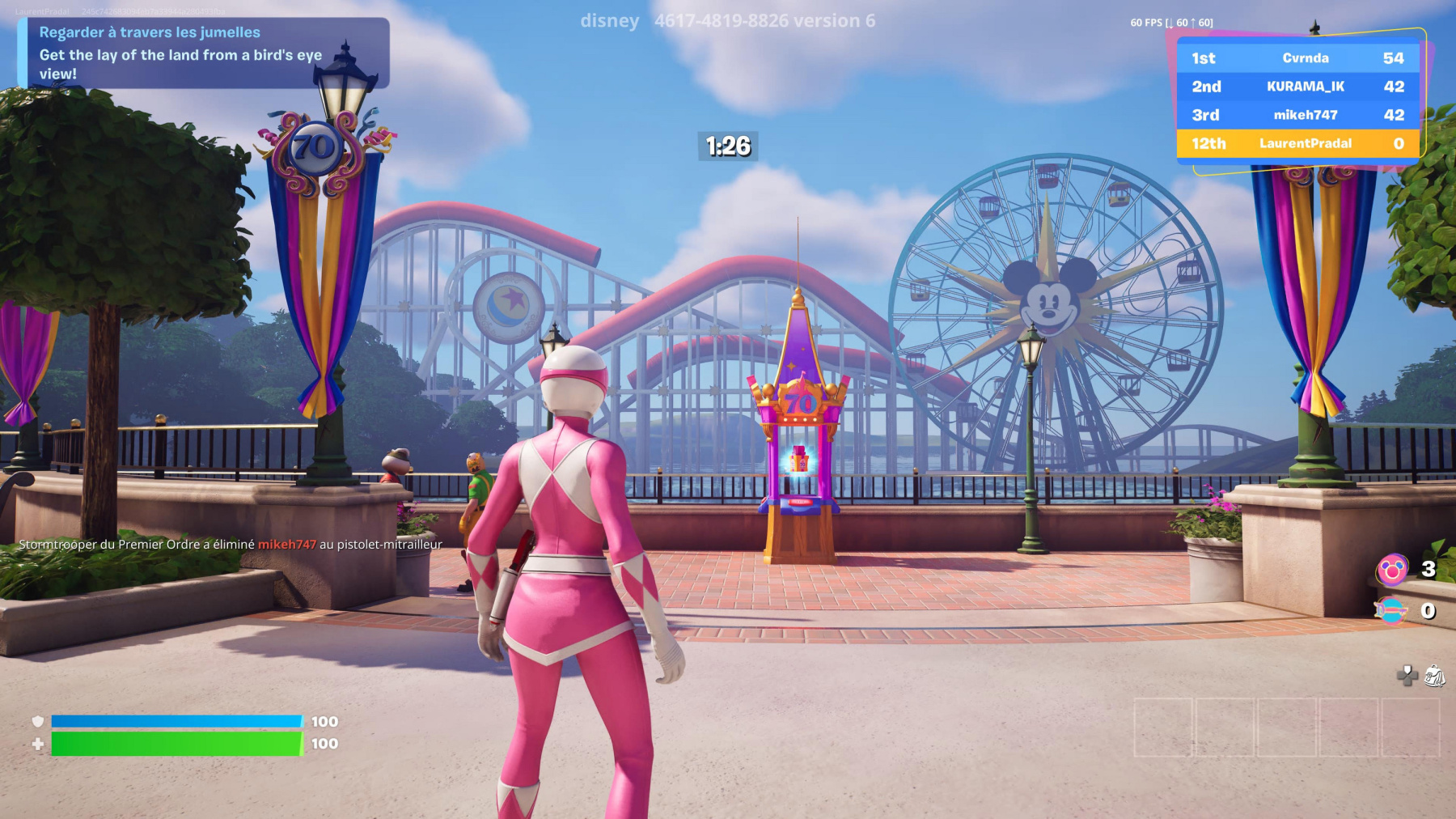Open the backpack inventory icon

point(1434,676)
